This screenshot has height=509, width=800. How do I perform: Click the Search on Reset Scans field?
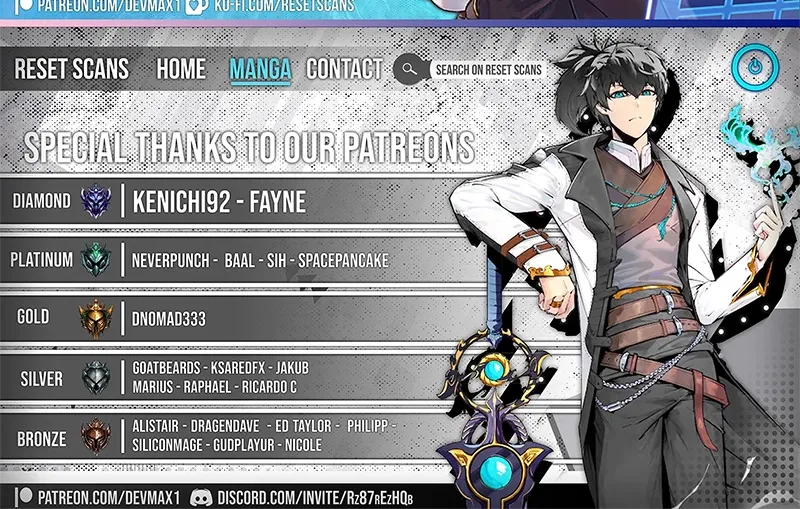point(489,70)
